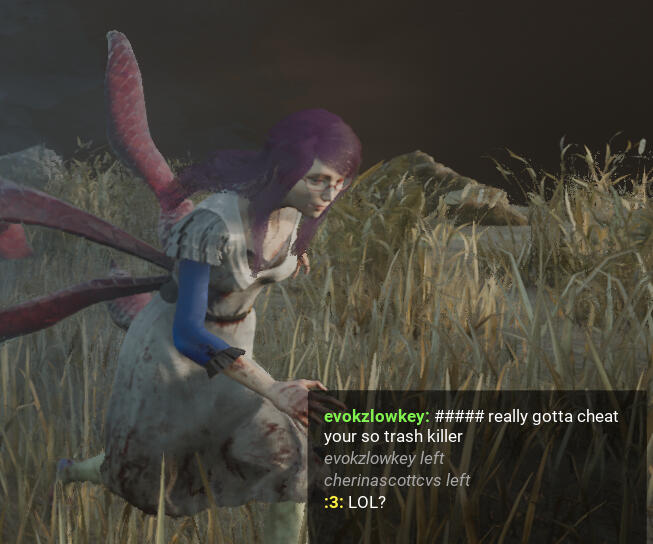Click the "cherinascottcvs left" chat line
The image size is (653, 544).
pyautogui.click(x=396, y=480)
